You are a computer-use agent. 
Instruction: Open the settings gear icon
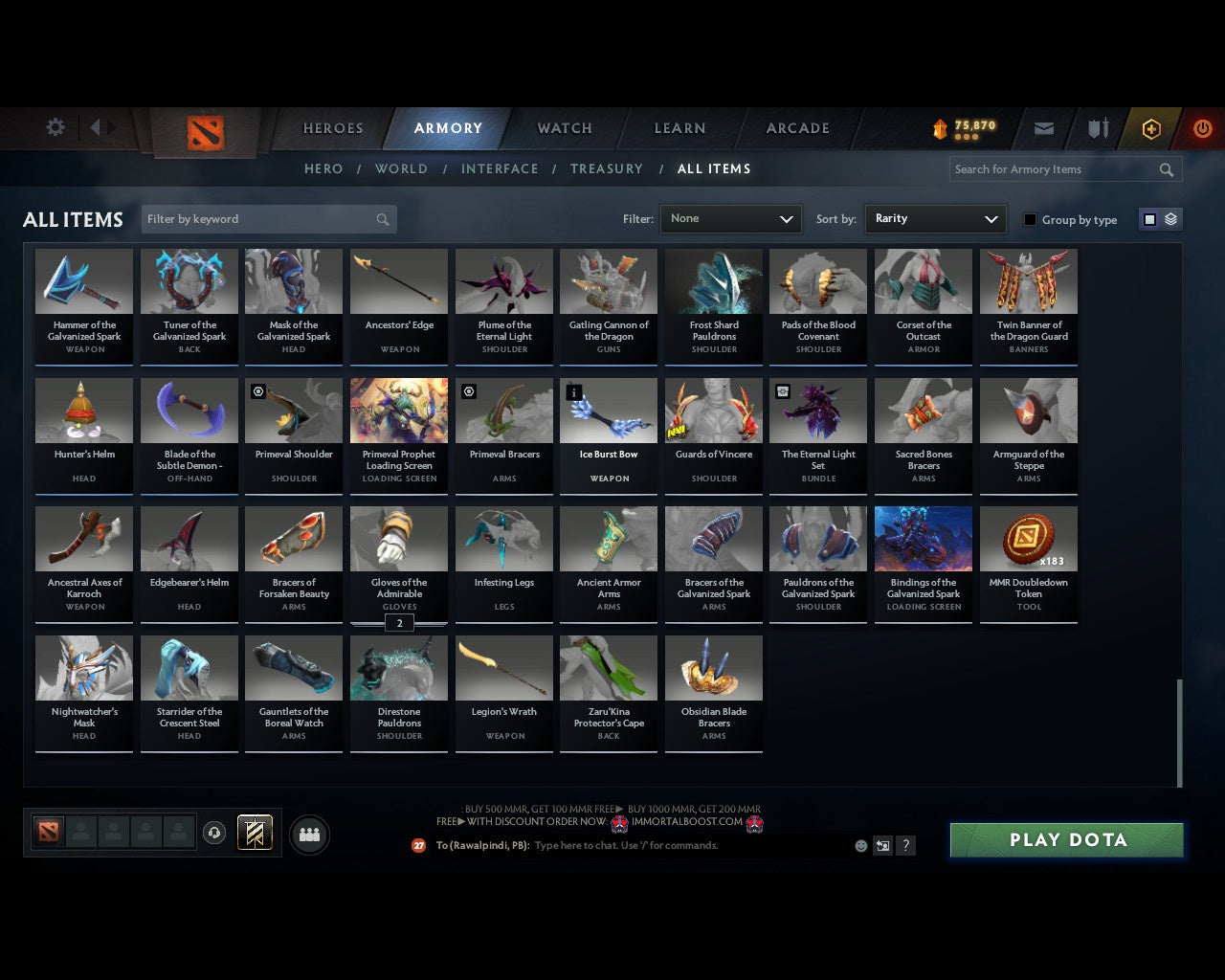(x=55, y=126)
